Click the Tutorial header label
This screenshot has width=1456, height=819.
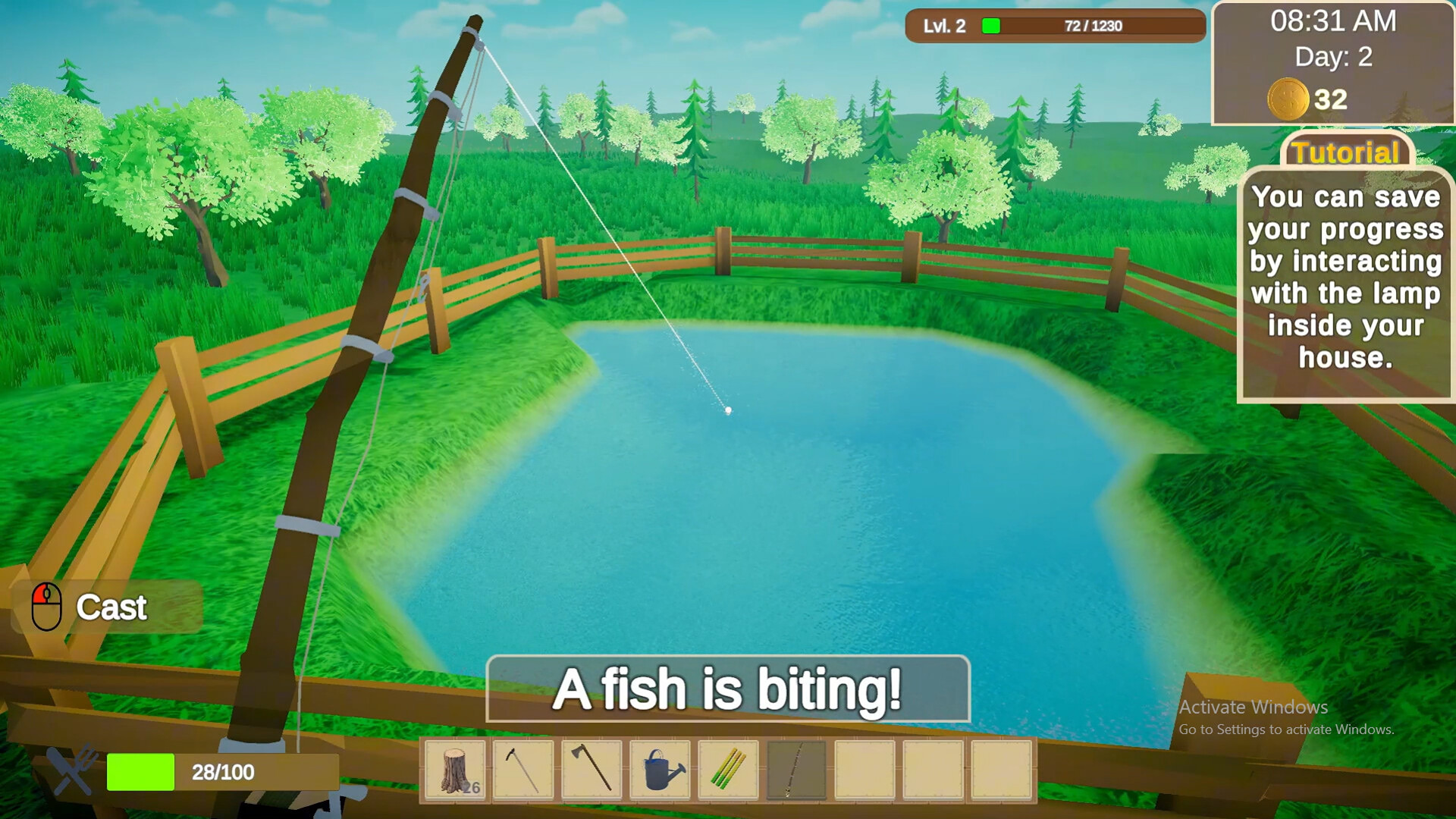click(1347, 154)
